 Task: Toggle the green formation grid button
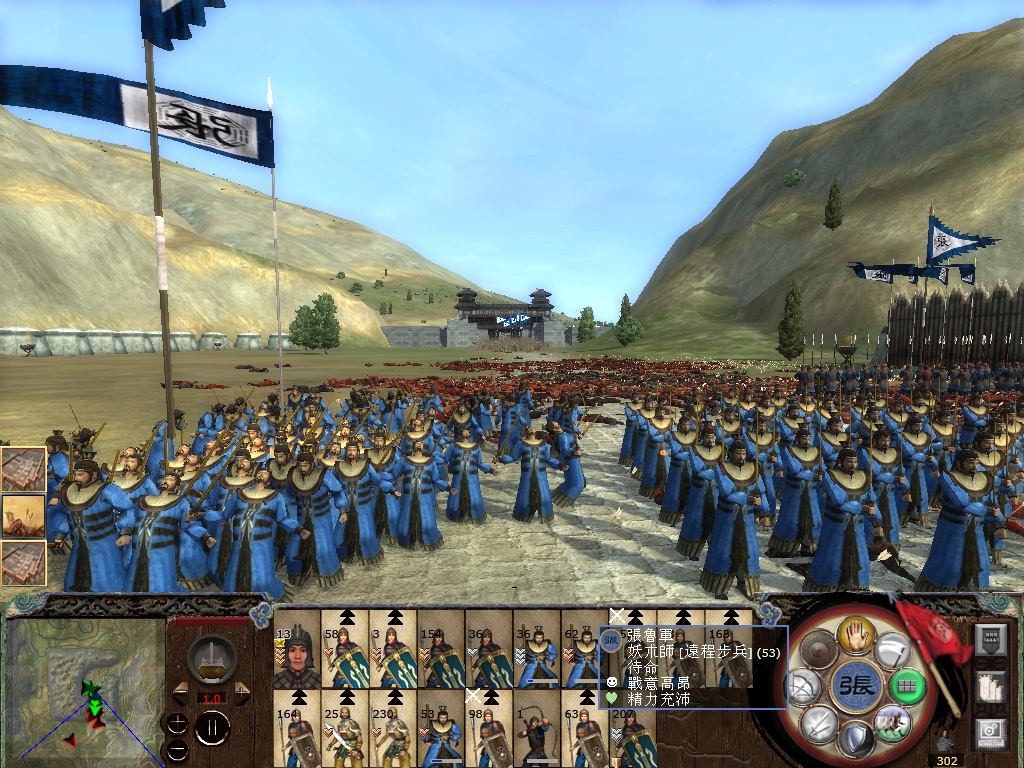click(906, 687)
